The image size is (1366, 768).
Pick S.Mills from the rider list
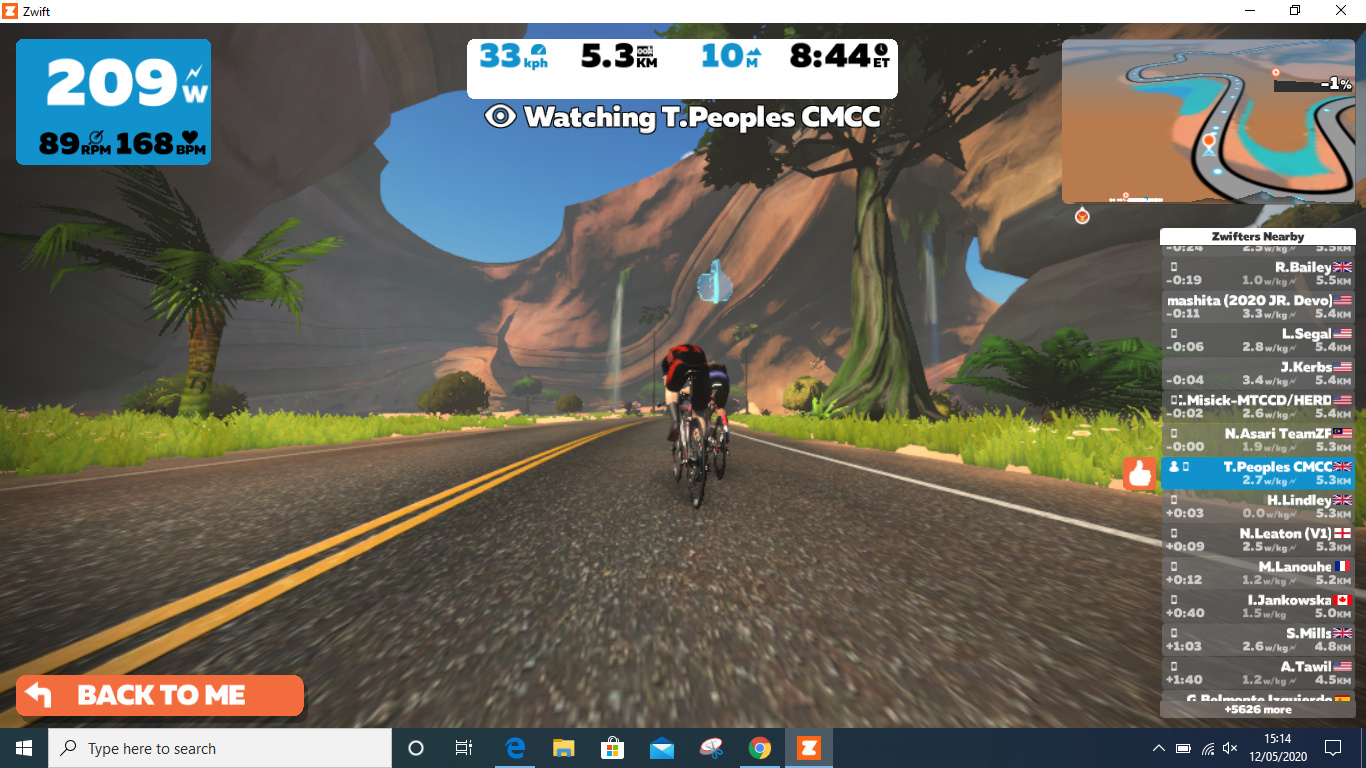click(1258, 640)
